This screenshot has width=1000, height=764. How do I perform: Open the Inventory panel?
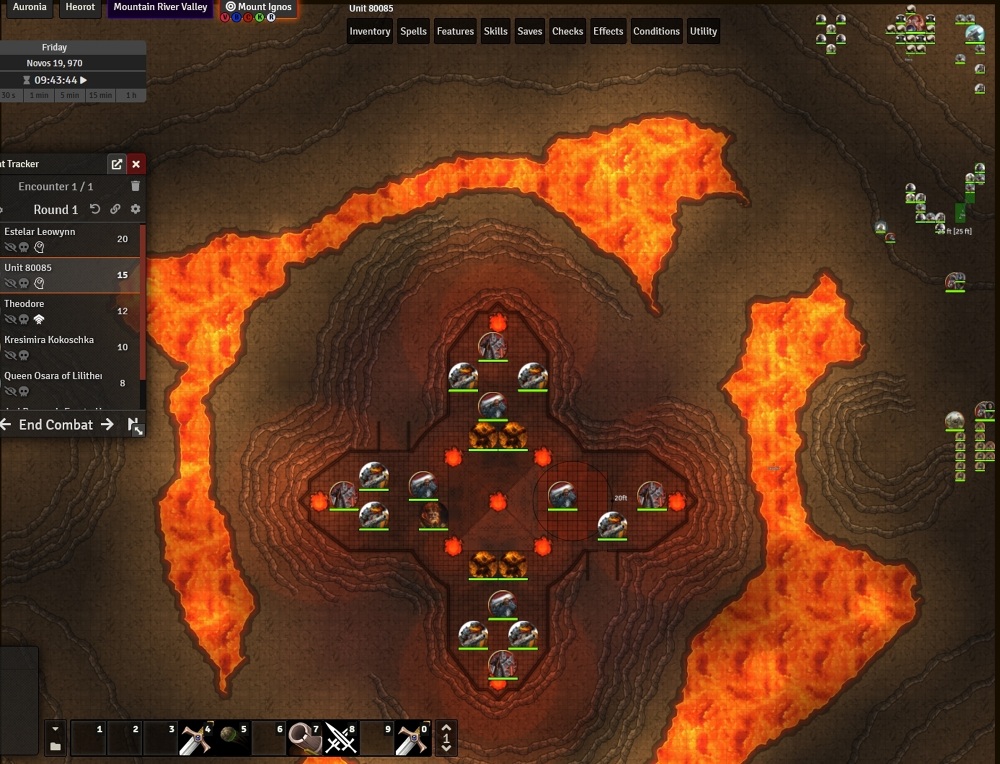369,32
